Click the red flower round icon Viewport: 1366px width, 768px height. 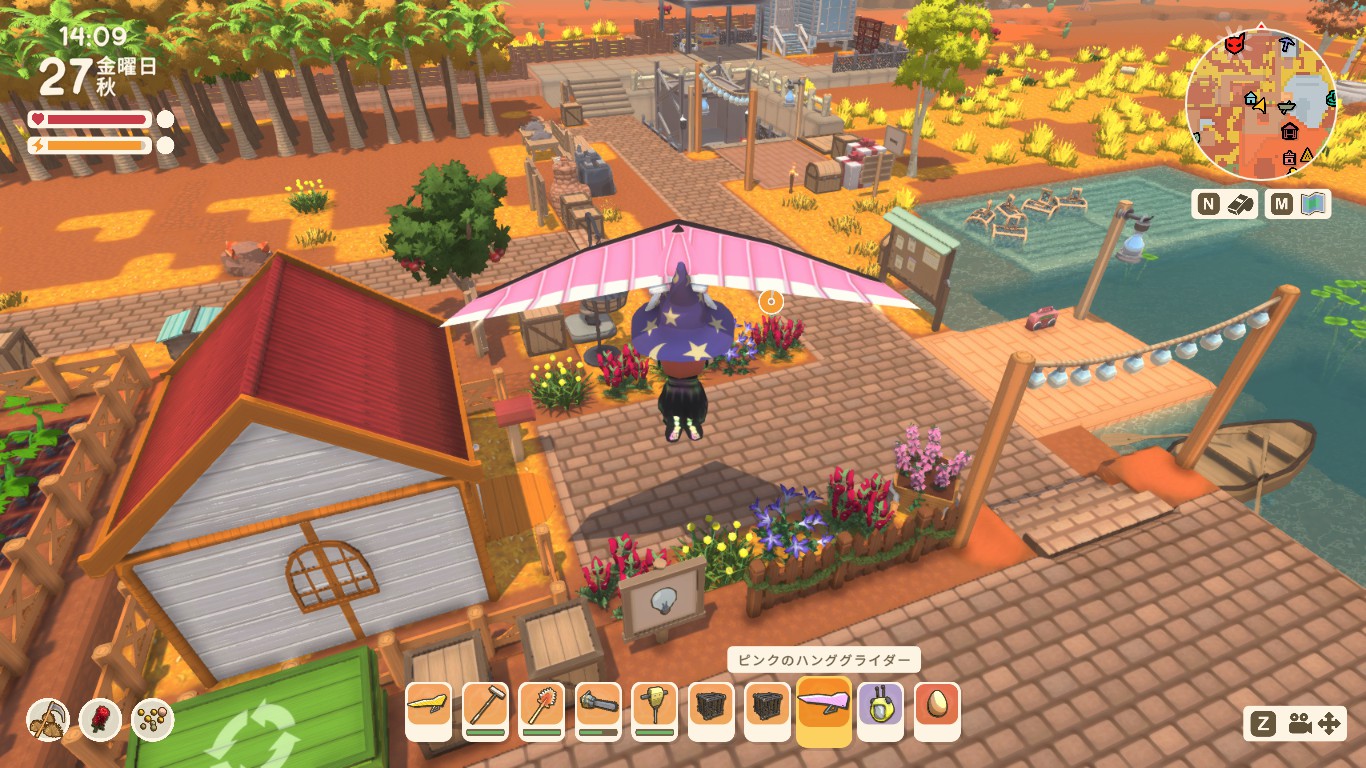coord(100,718)
